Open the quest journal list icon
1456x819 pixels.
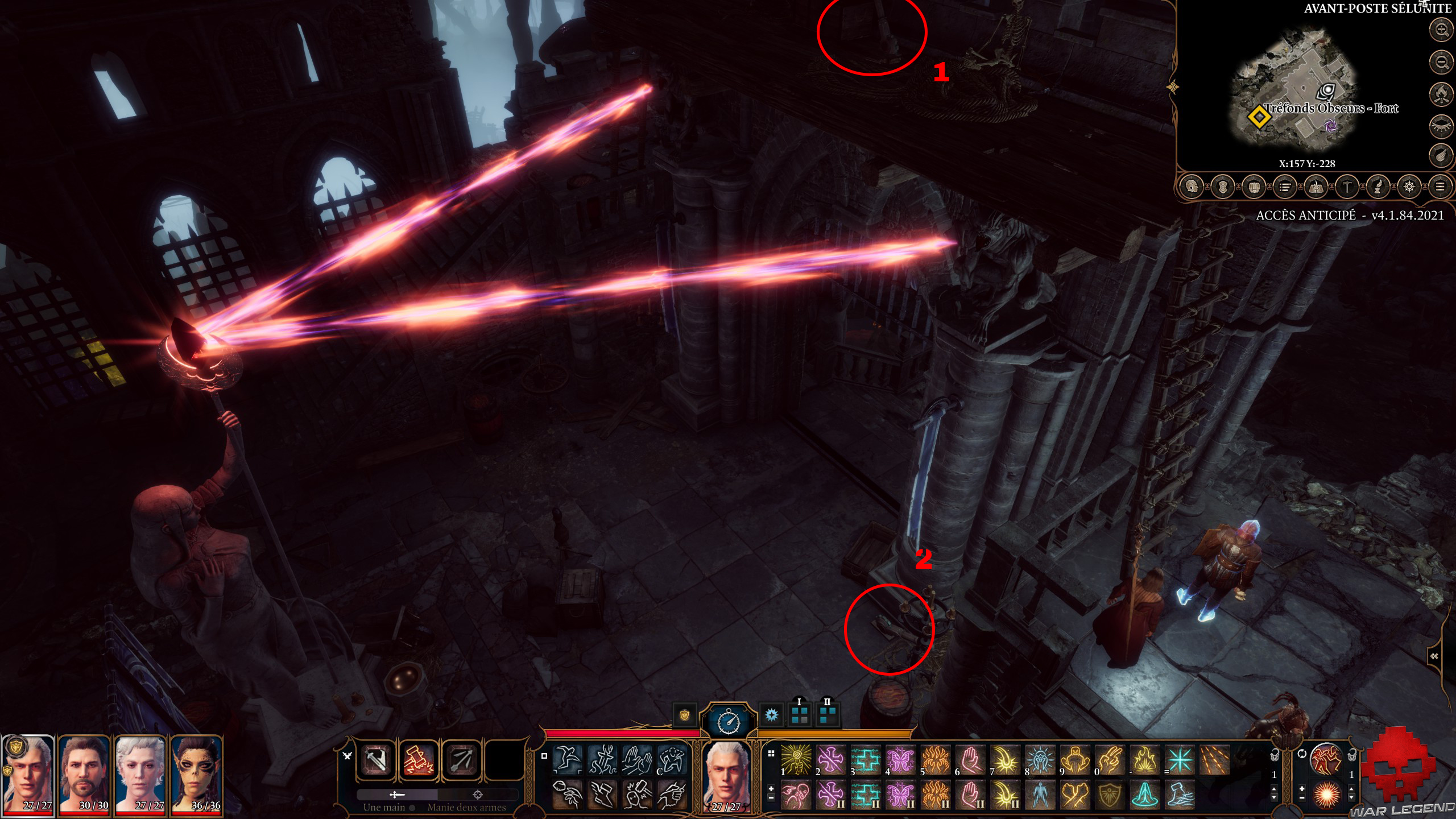tap(1286, 187)
